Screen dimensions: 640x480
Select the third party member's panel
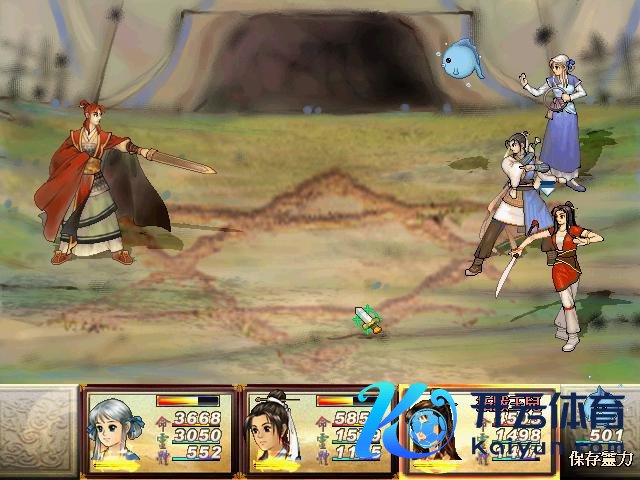pyautogui.click(x=478, y=430)
